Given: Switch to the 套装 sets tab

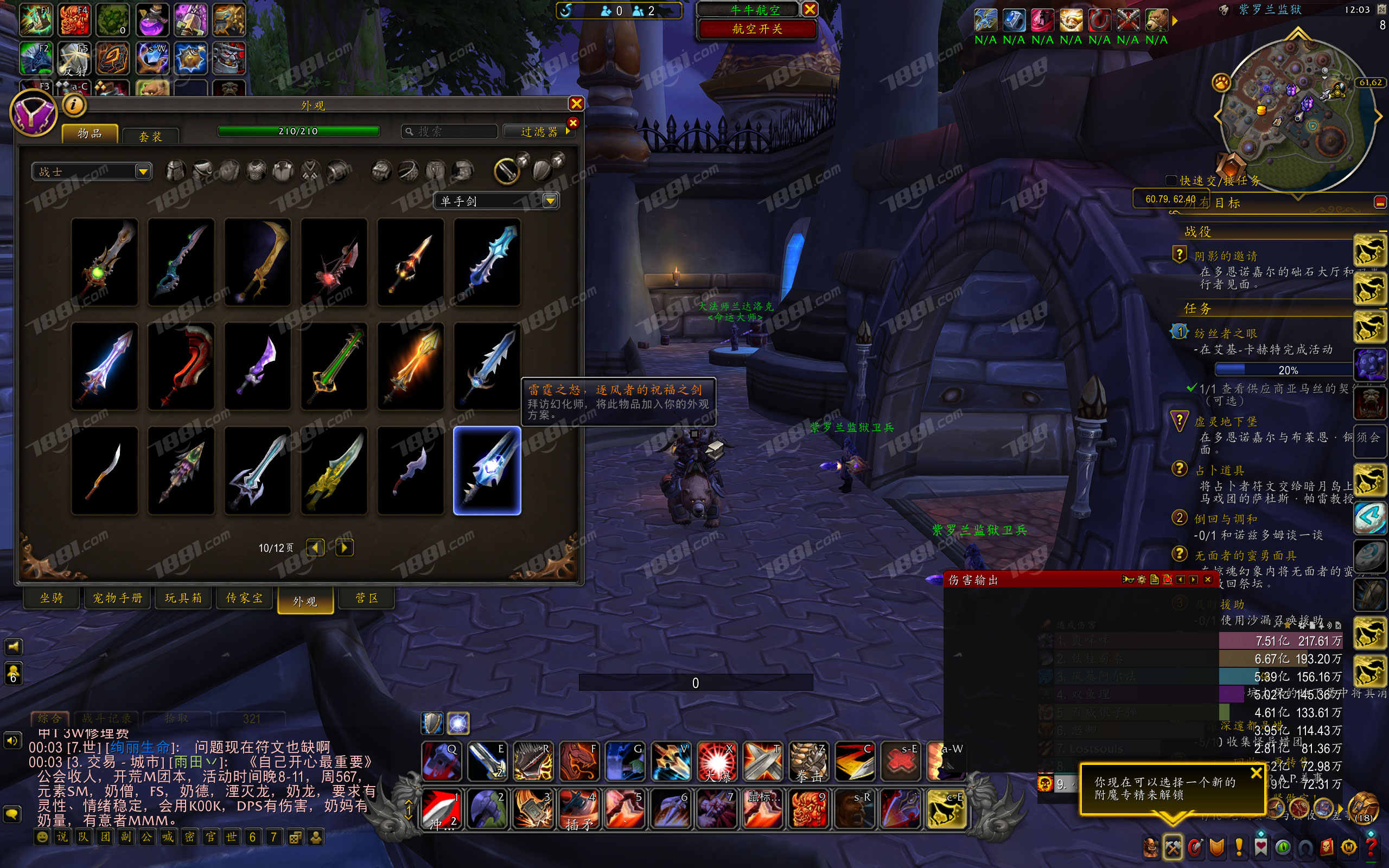Looking at the screenshot, I should click(x=150, y=136).
